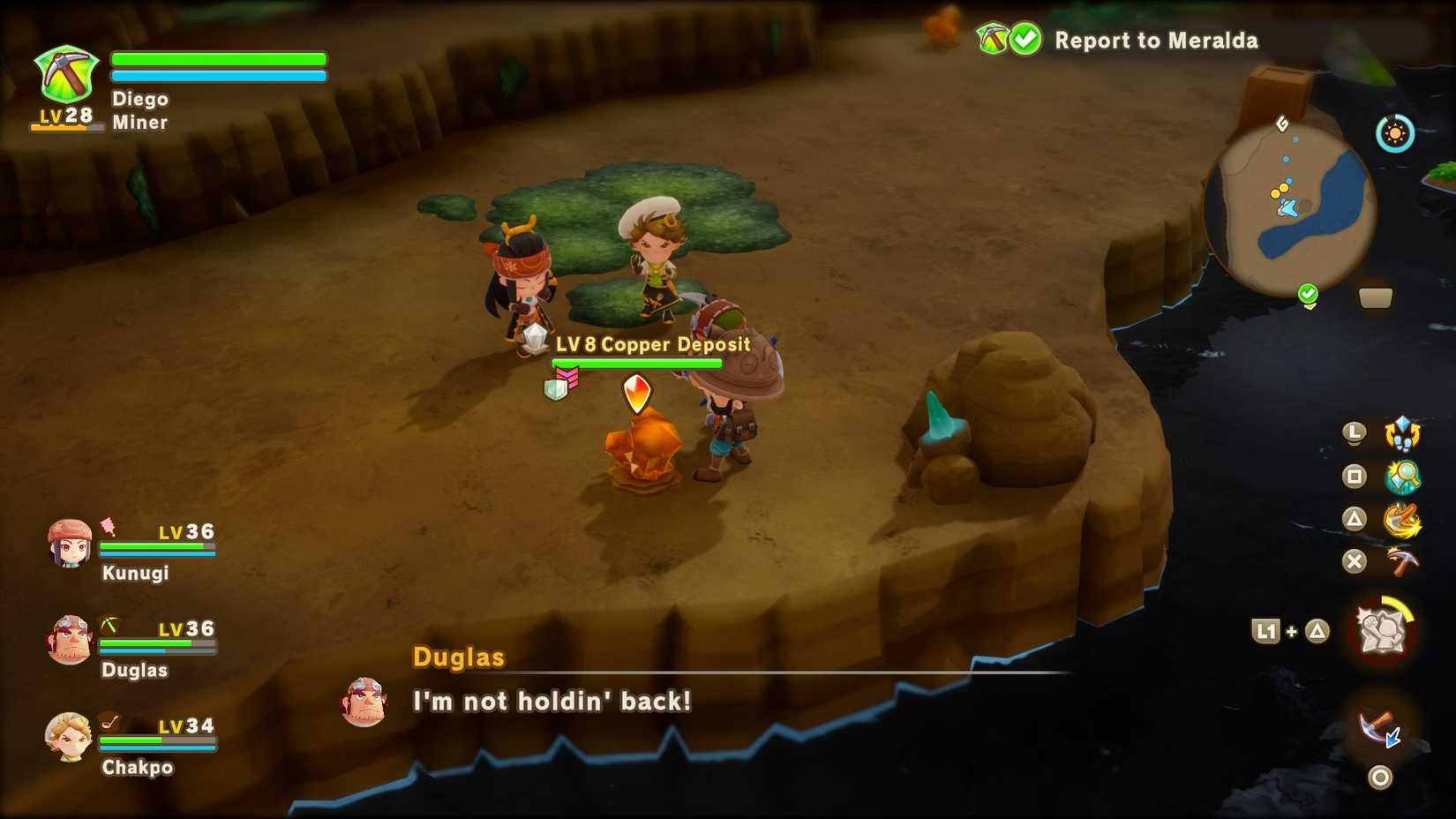This screenshot has width=1456, height=819.
Task: Click the pickaxe quest tracker icon
Action: pos(990,39)
